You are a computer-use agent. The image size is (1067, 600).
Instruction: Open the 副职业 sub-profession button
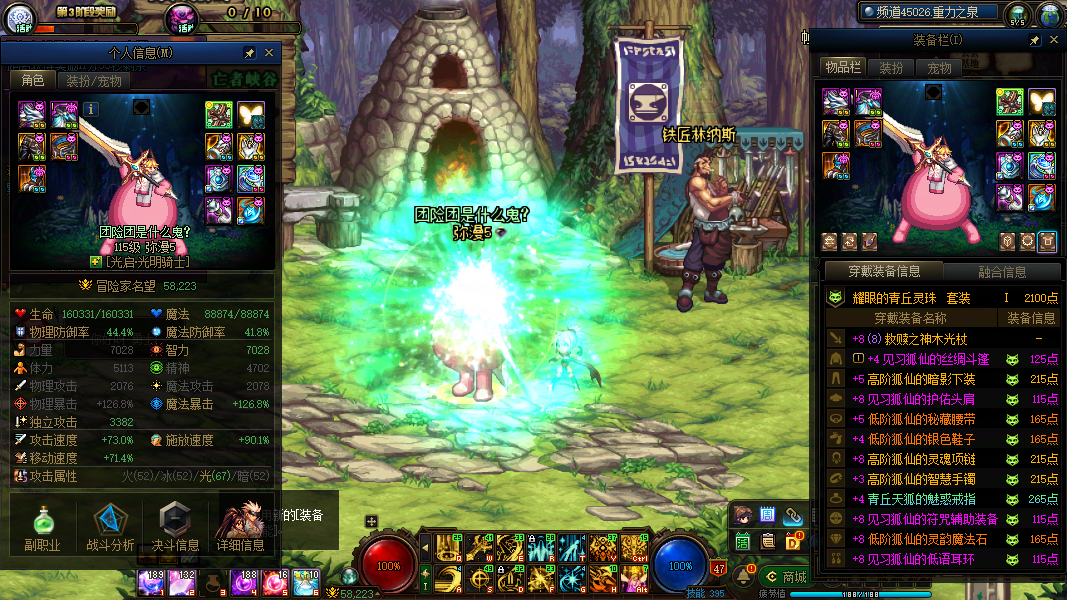click(42, 527)
